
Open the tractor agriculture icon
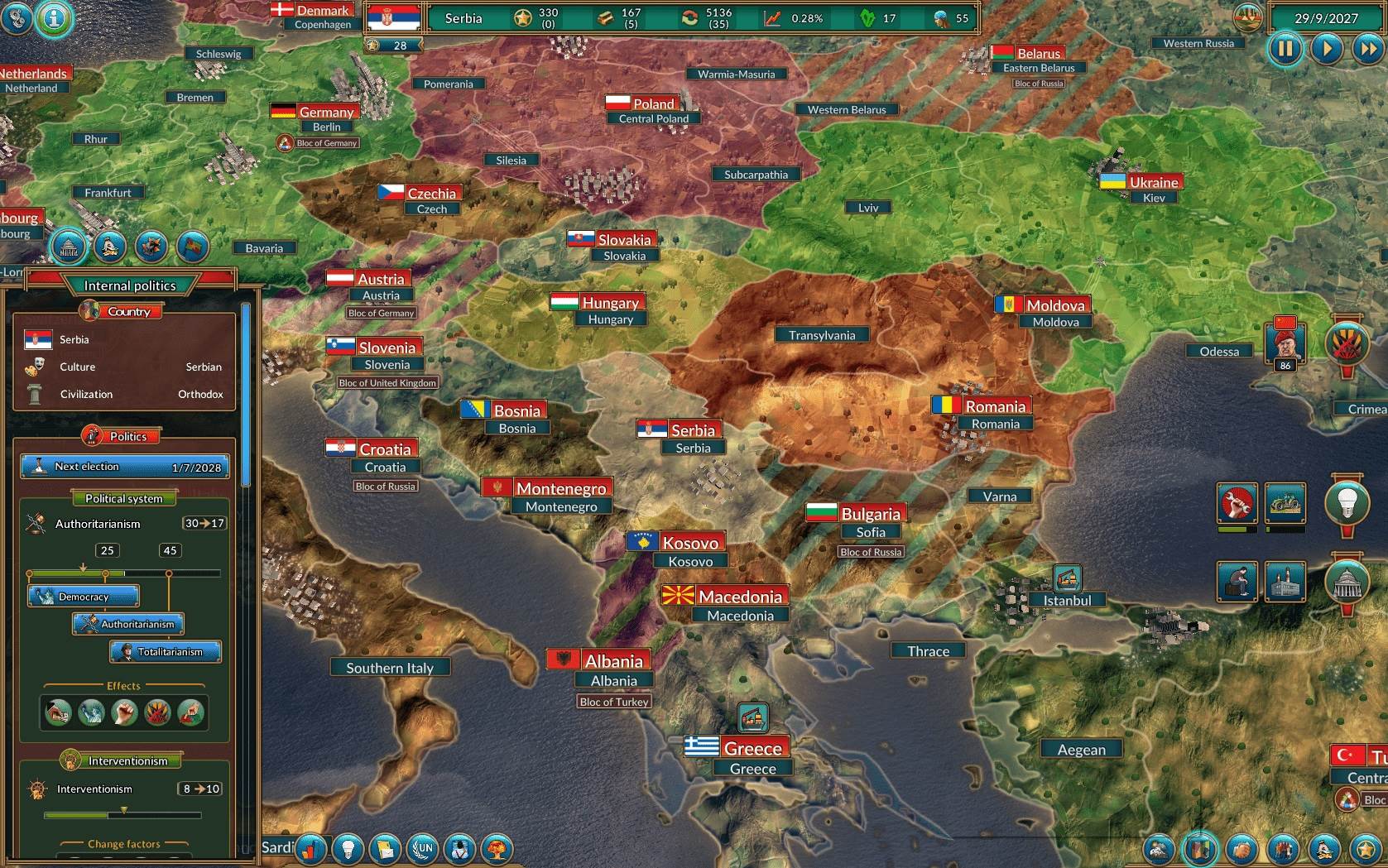point(1285,502)
